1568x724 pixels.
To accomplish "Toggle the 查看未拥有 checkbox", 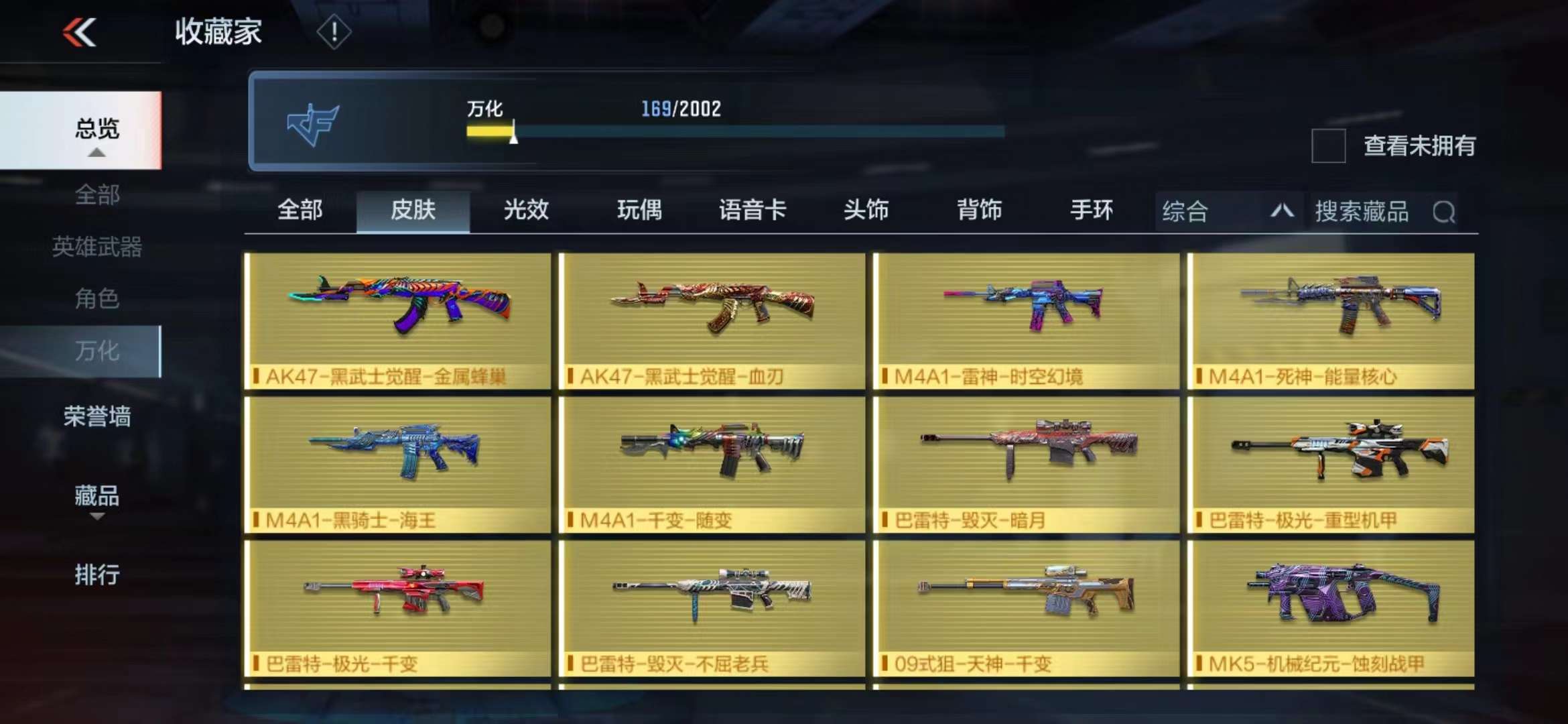I will pyautogui.click(x=1328, y=145).
